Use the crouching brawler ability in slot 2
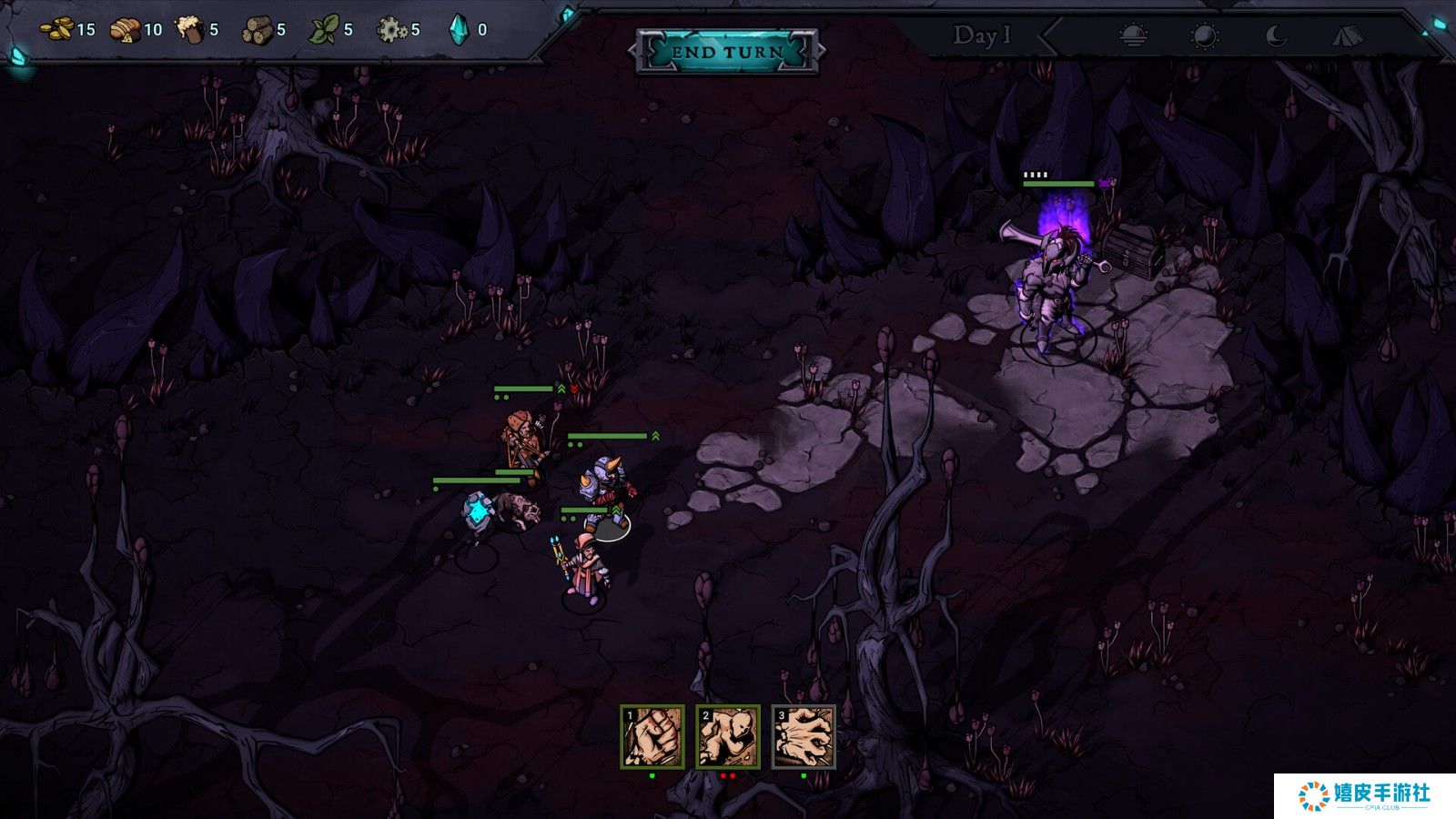This screenshot has height=819, width=1456. tap(728, 736)
